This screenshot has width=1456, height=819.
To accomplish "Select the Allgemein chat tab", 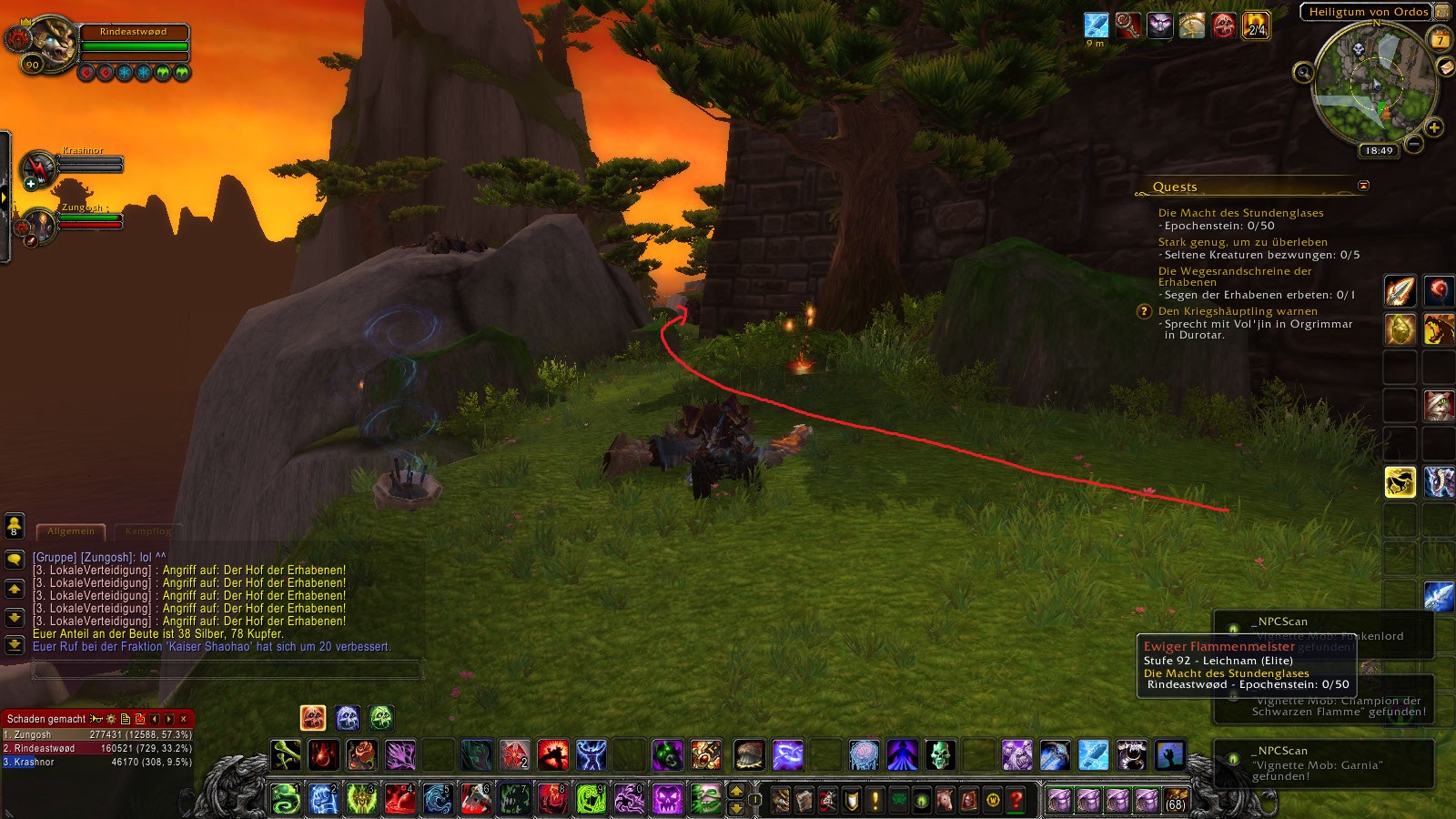I will click(x=71, y=531).
